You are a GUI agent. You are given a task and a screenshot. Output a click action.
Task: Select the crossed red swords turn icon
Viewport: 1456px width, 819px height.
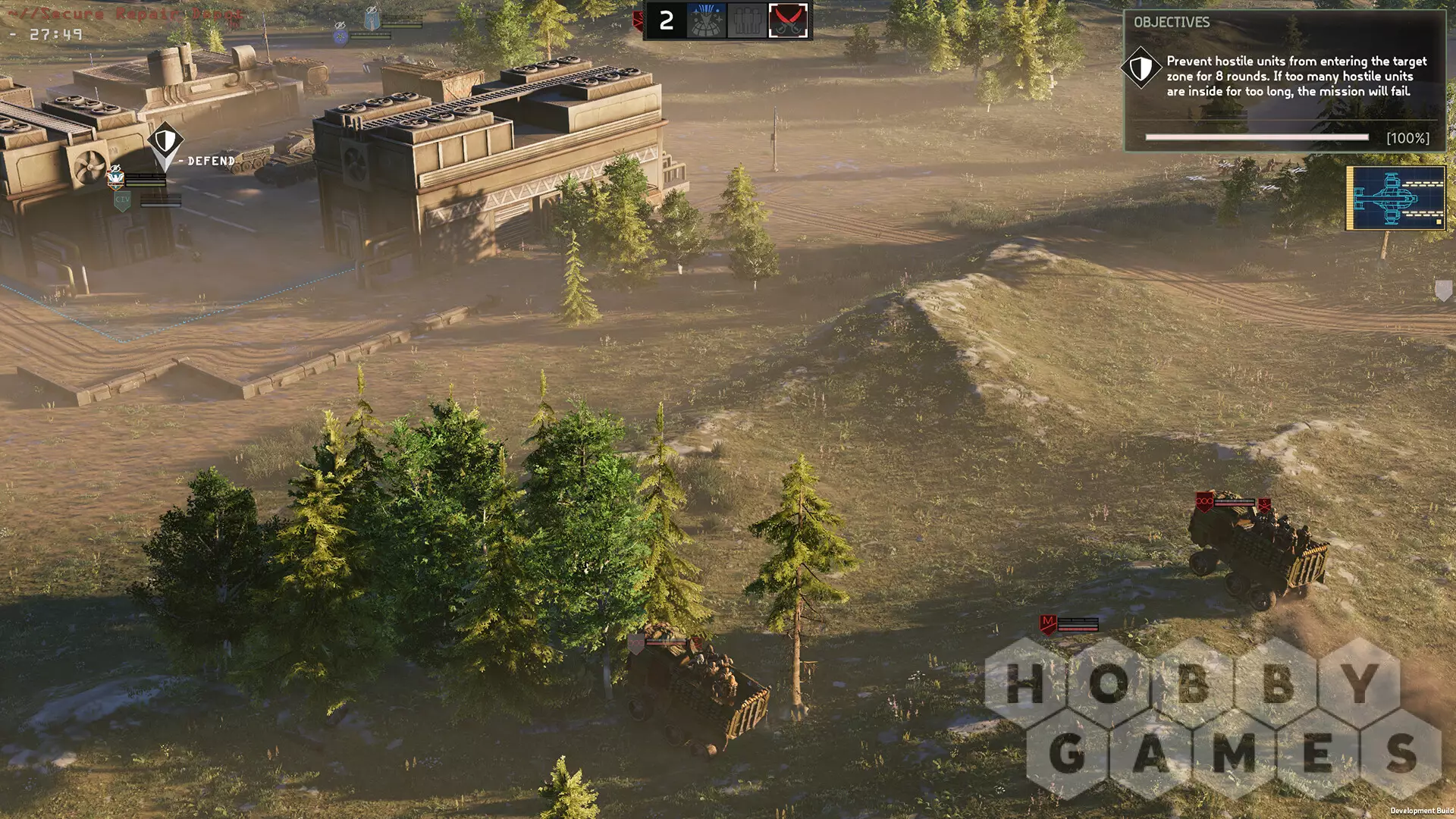click(x=788, y=20)
